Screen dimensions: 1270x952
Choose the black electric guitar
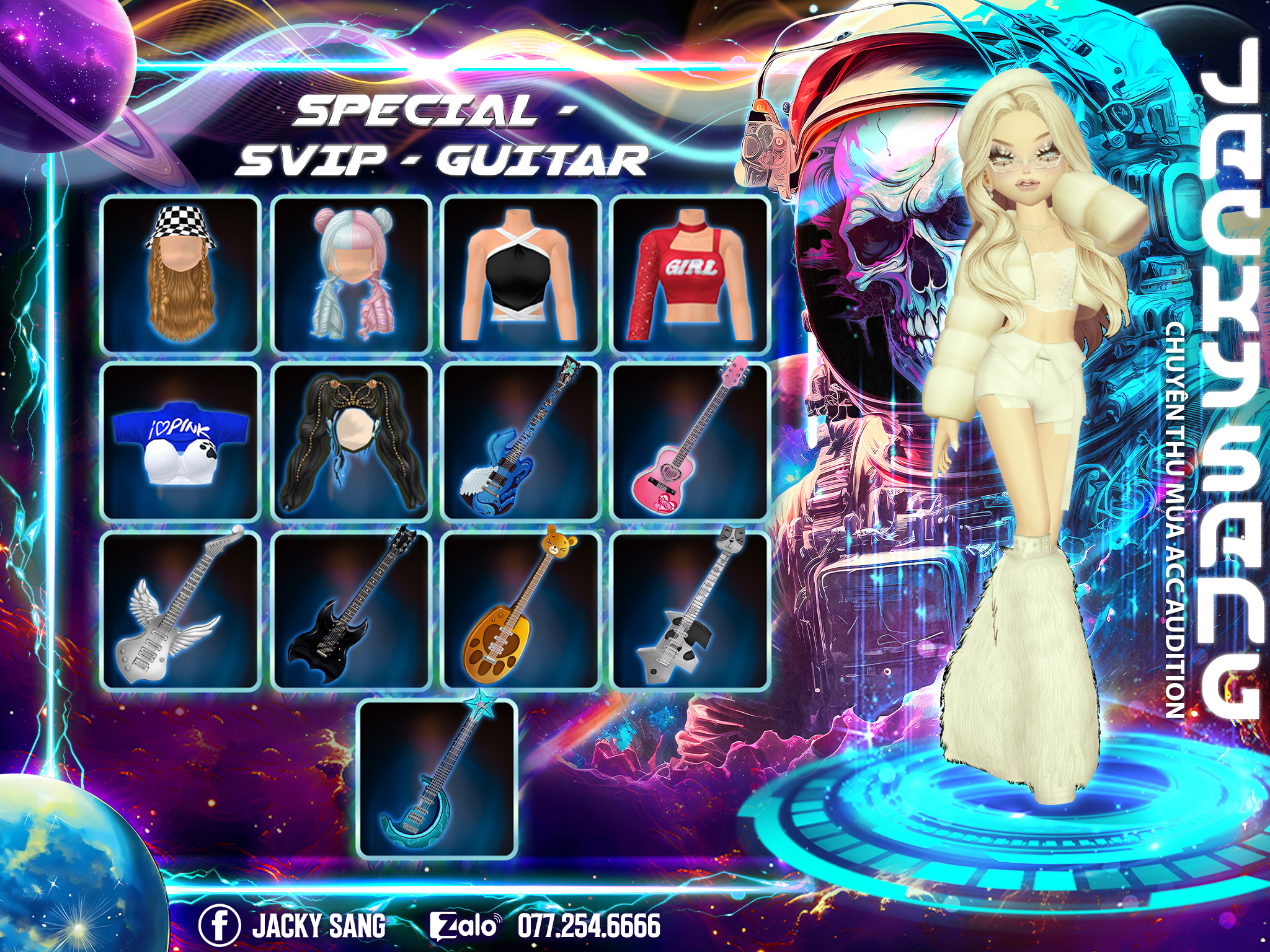352,610
